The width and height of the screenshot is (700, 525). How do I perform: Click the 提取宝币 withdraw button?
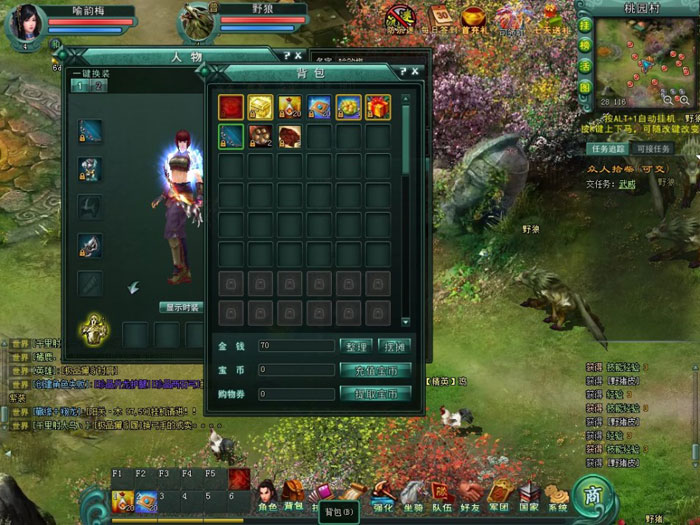(x=377, y=394)
